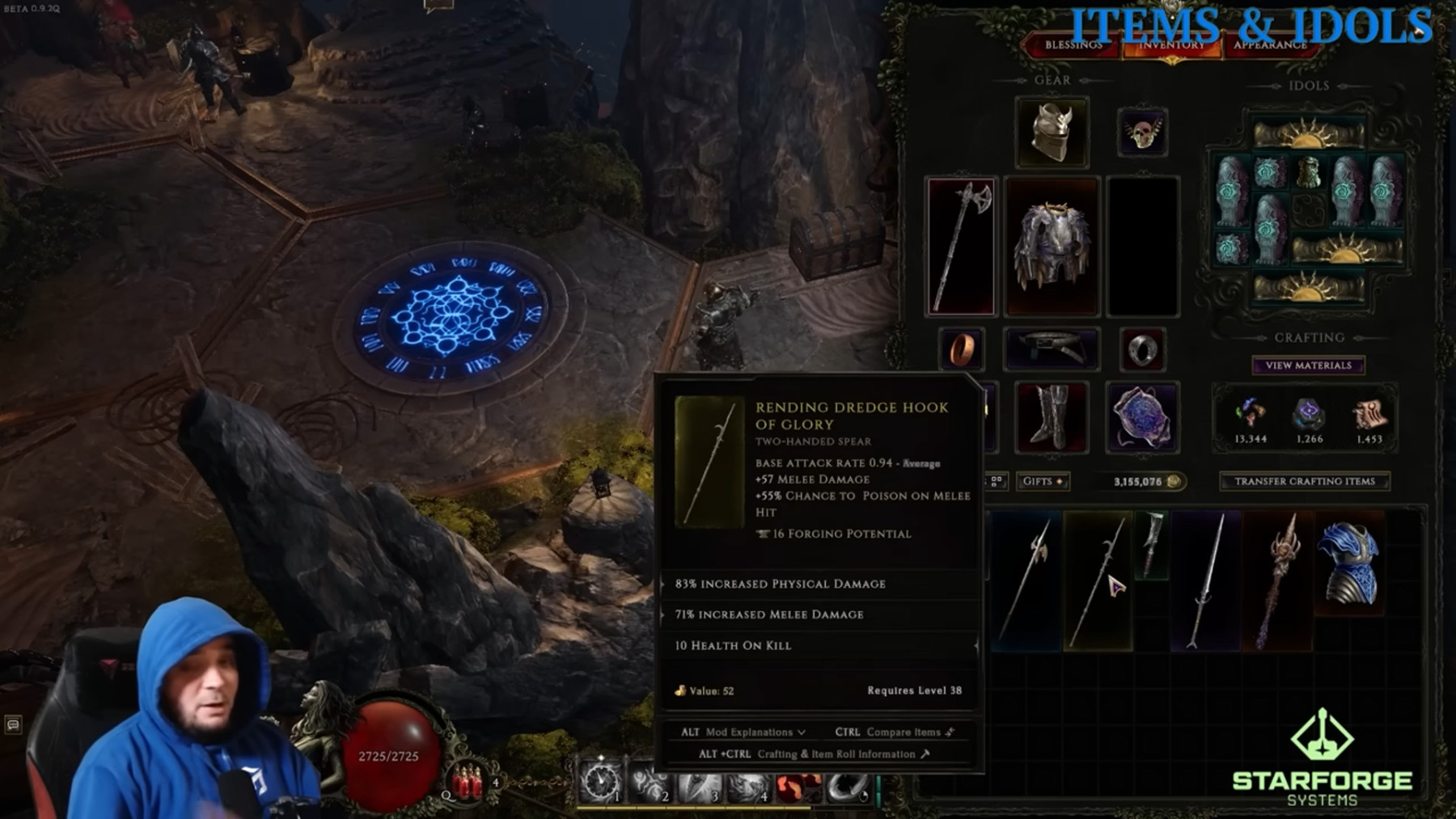Choose the equipped body armor slot
Screen dimensions: 1456x819
pyautogui.click(x=1052, y=245)
